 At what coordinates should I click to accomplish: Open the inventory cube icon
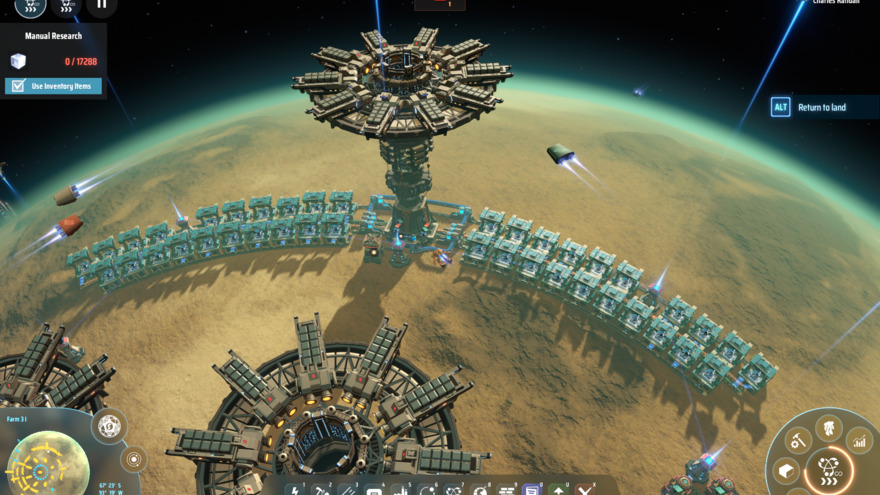pos(787,471)
